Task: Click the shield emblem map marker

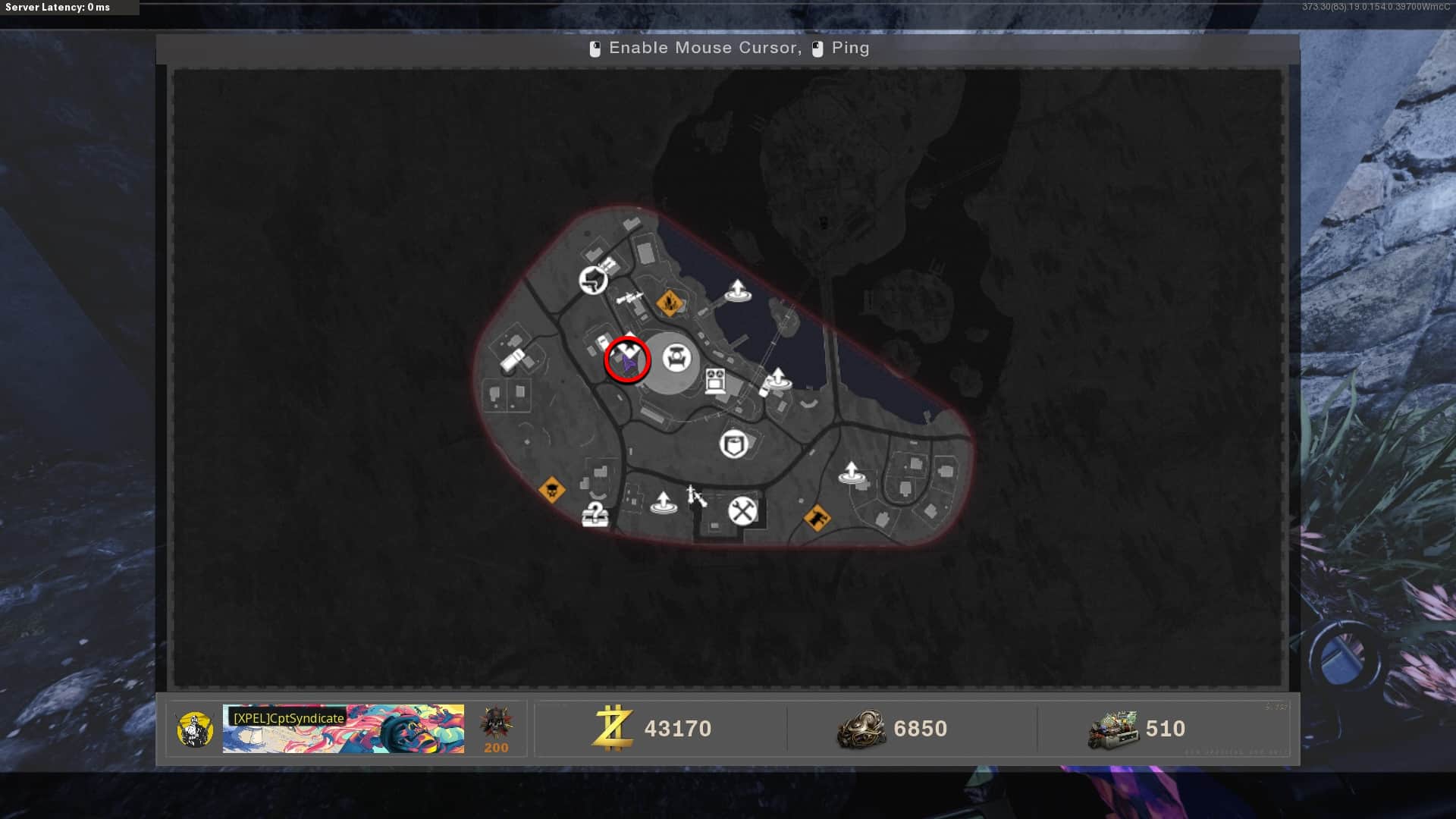Action: pos(733,444)
